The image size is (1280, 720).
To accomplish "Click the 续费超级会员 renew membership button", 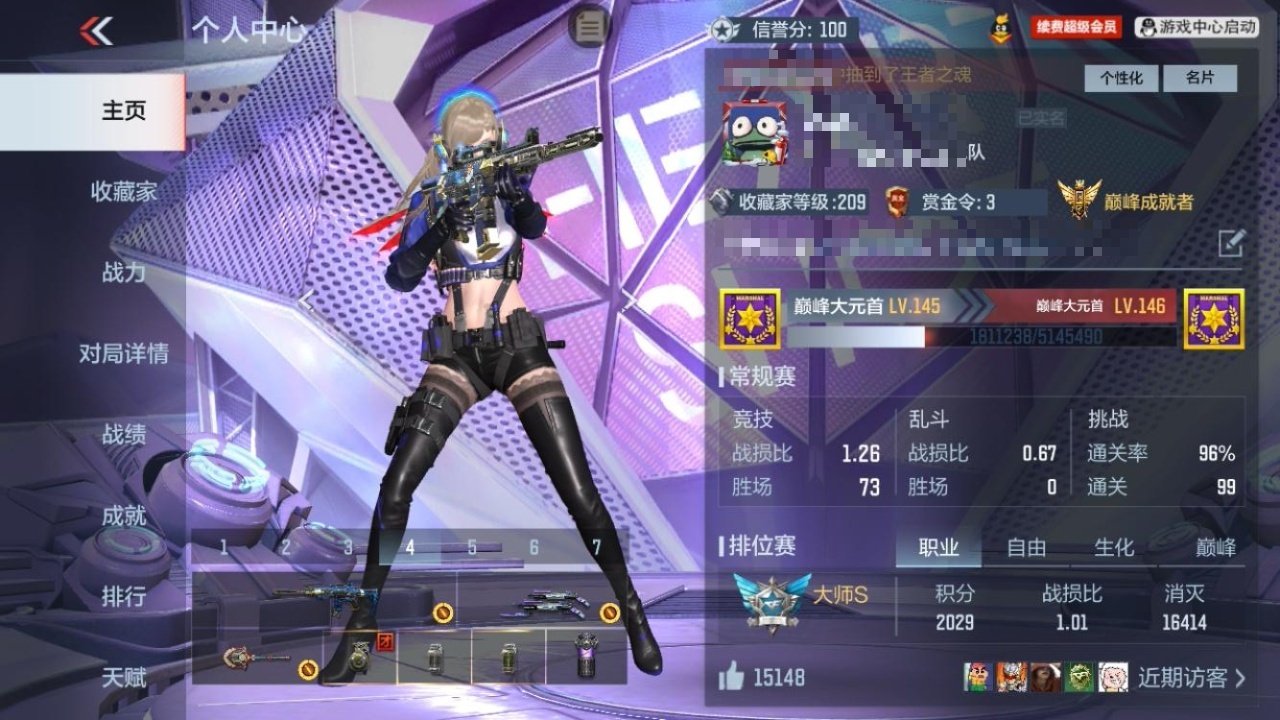I will 1076,28.
